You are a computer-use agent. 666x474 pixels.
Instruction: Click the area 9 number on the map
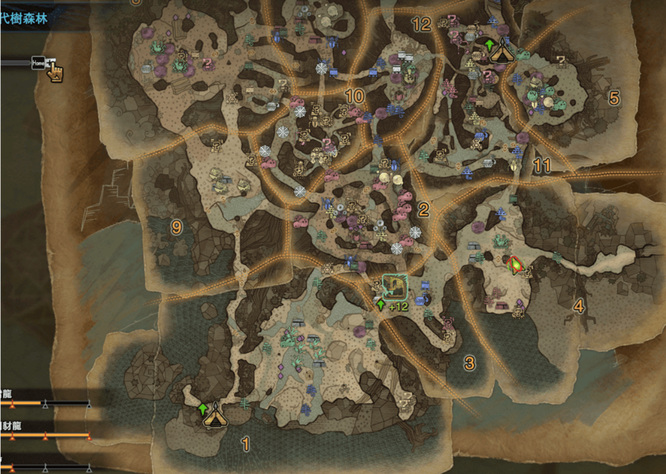176,227
